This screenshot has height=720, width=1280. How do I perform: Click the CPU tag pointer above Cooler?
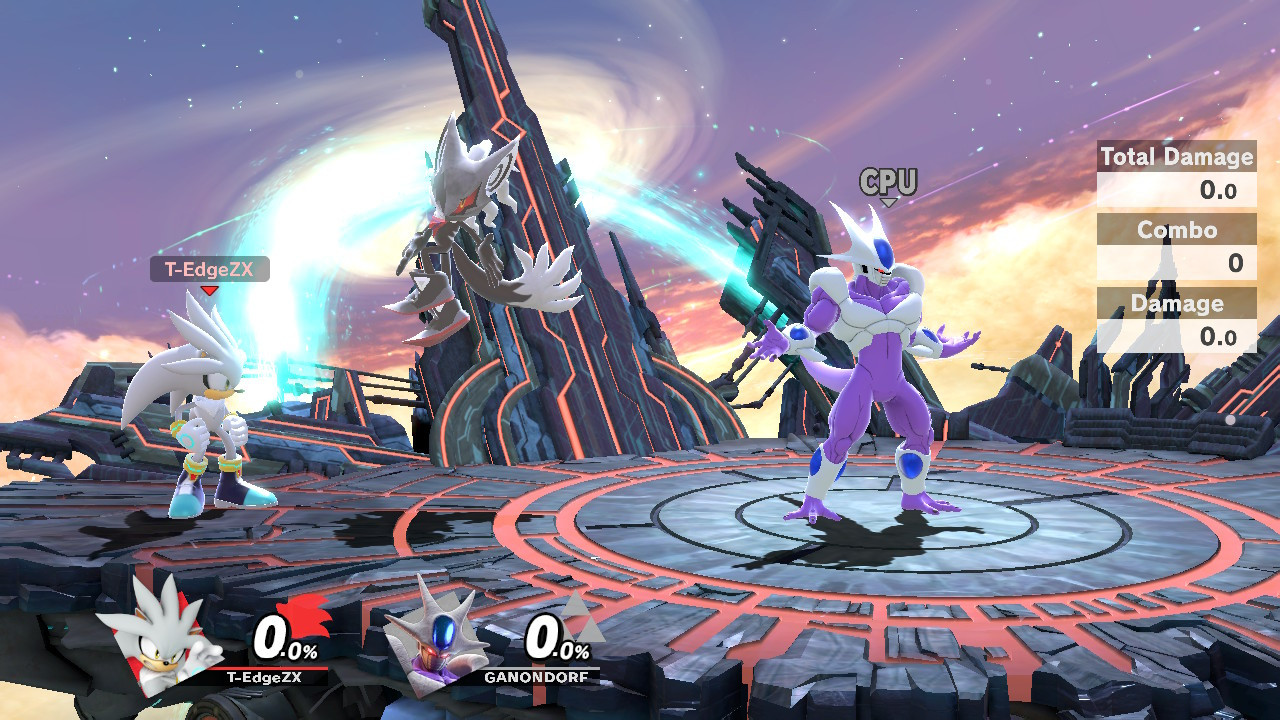888,195
